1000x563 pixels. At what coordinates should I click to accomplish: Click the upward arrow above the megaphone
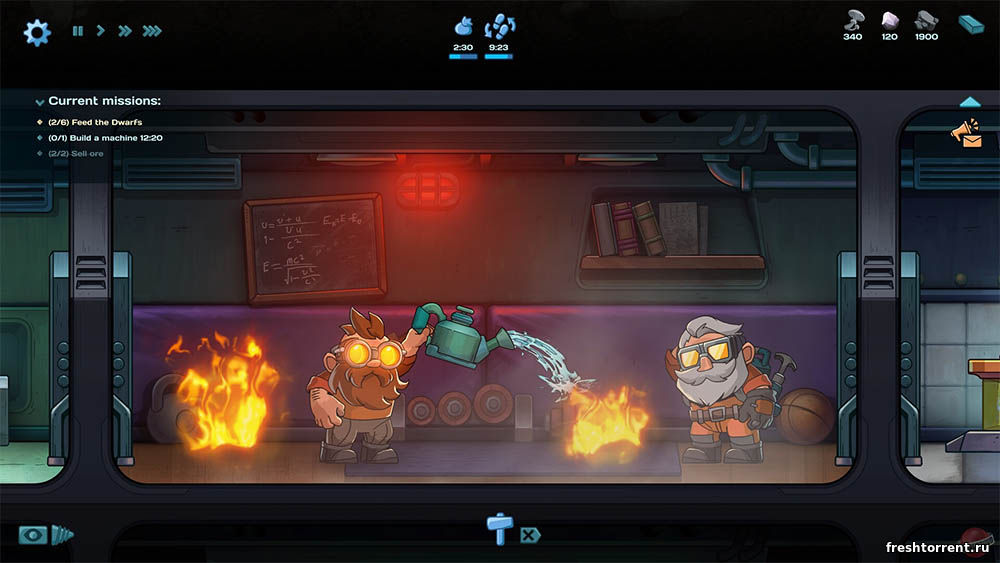[x=969, y=102]
